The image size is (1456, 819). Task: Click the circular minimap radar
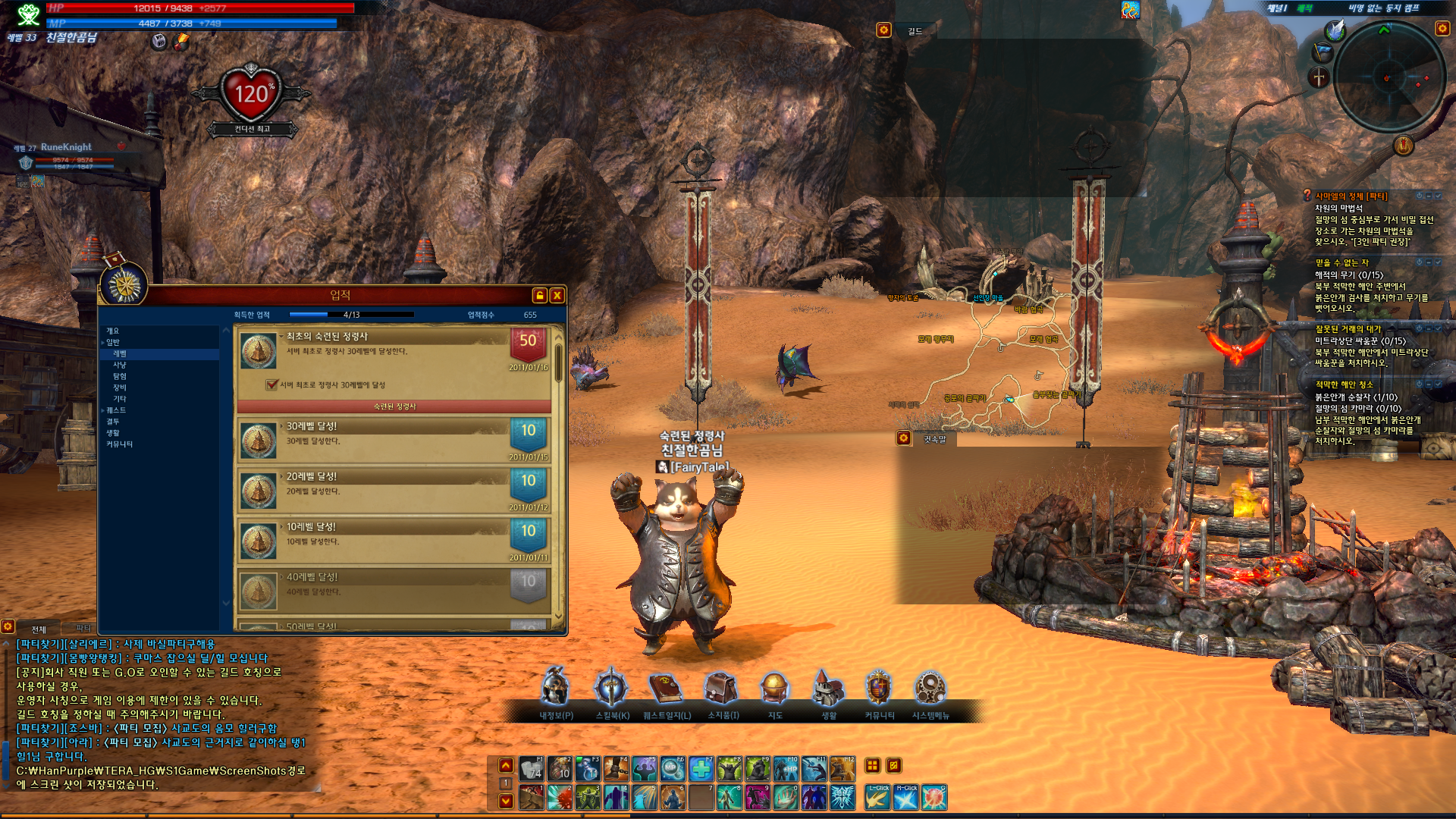[1389, 77]
